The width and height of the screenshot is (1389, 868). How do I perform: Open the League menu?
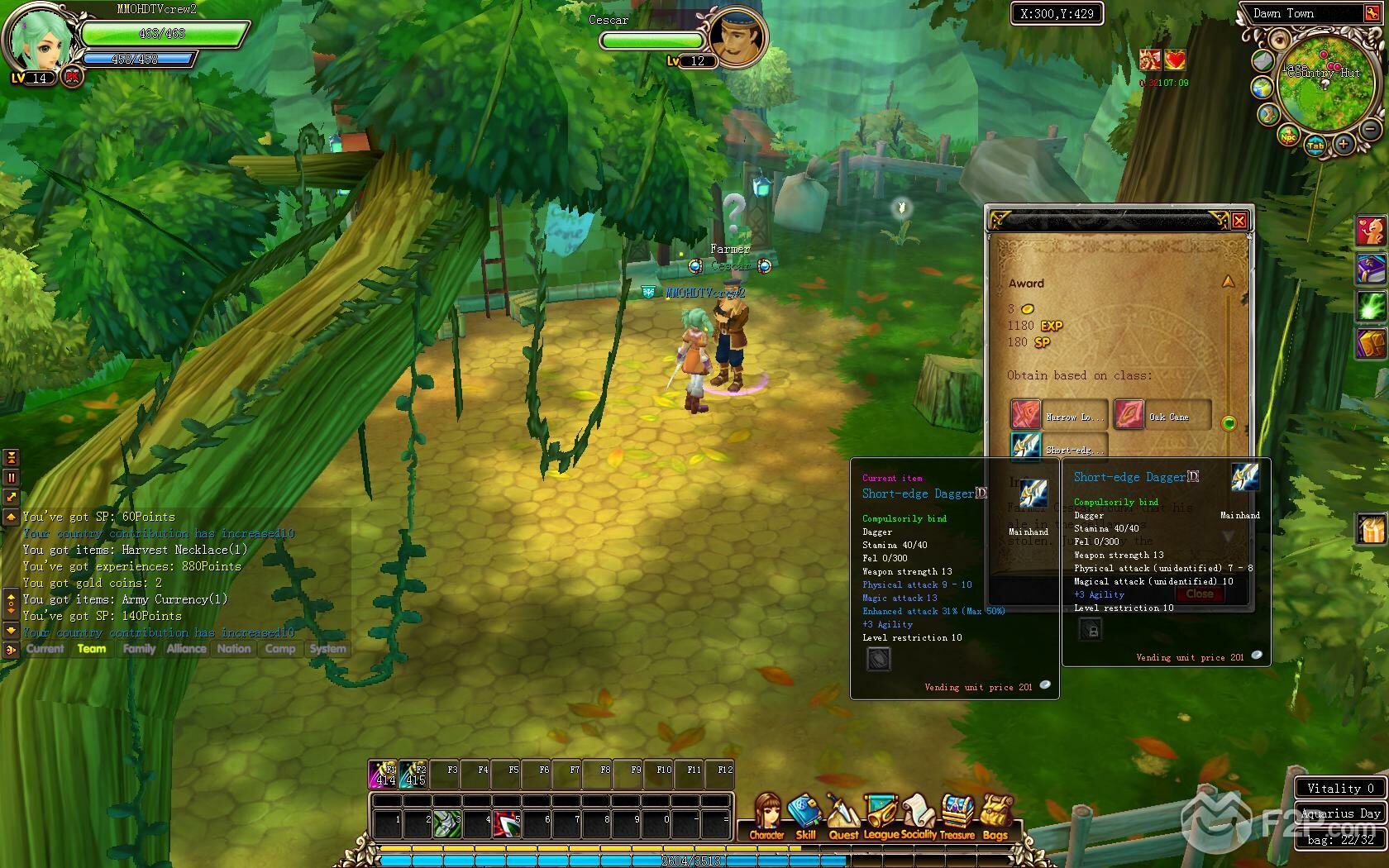[881, 817]
